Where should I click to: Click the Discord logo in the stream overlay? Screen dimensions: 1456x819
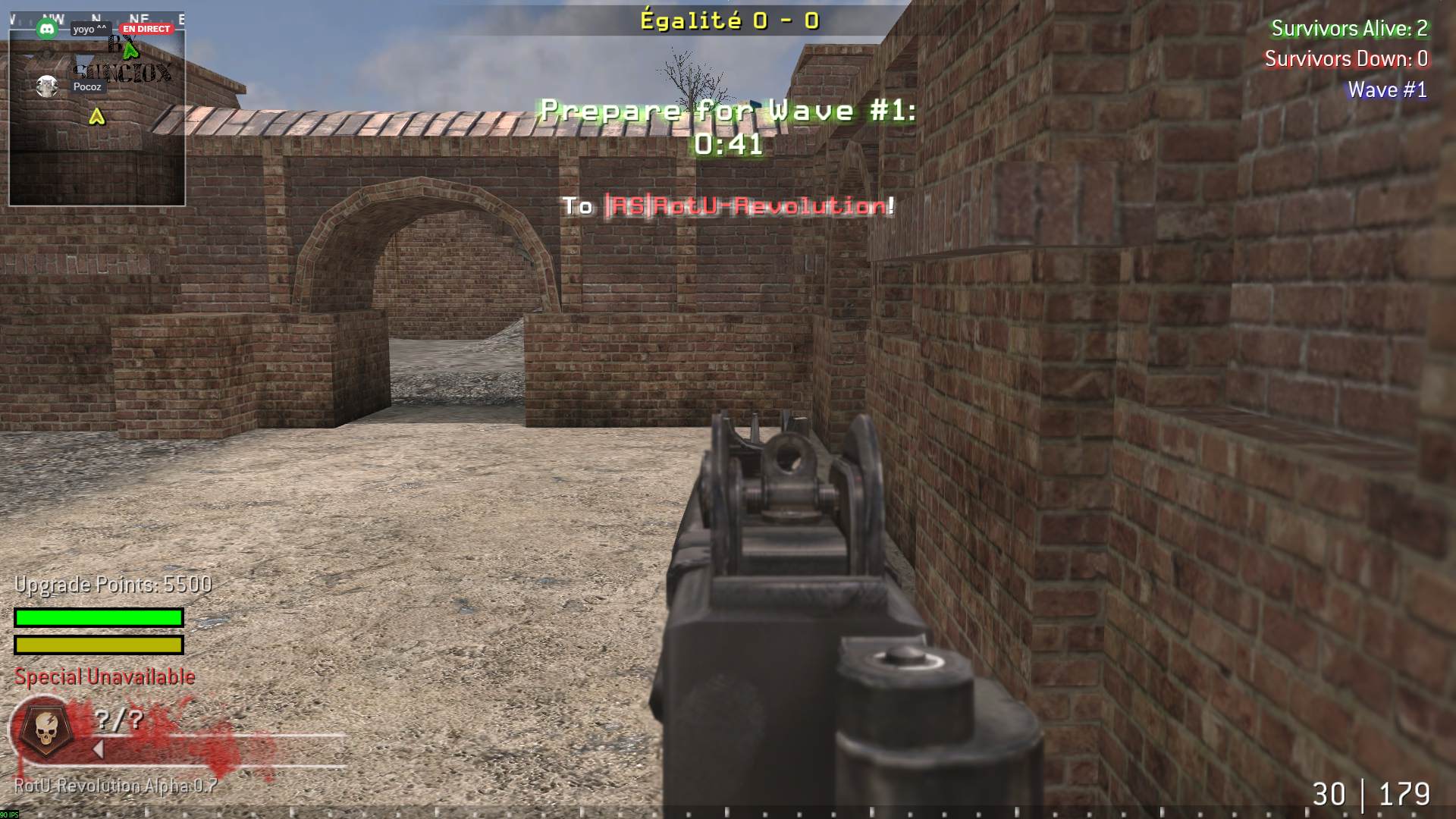(x=47, y=28)
